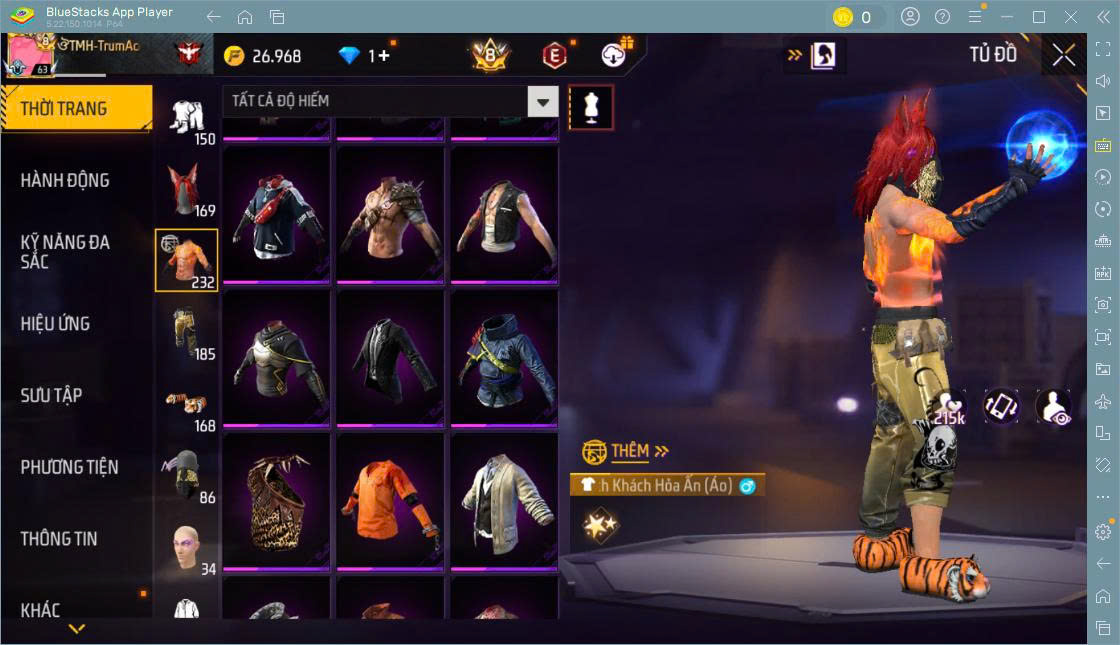Open the Phương Tiện vehicles tab
Viewport: 1120px width, 645px height.
coord(70,467)
